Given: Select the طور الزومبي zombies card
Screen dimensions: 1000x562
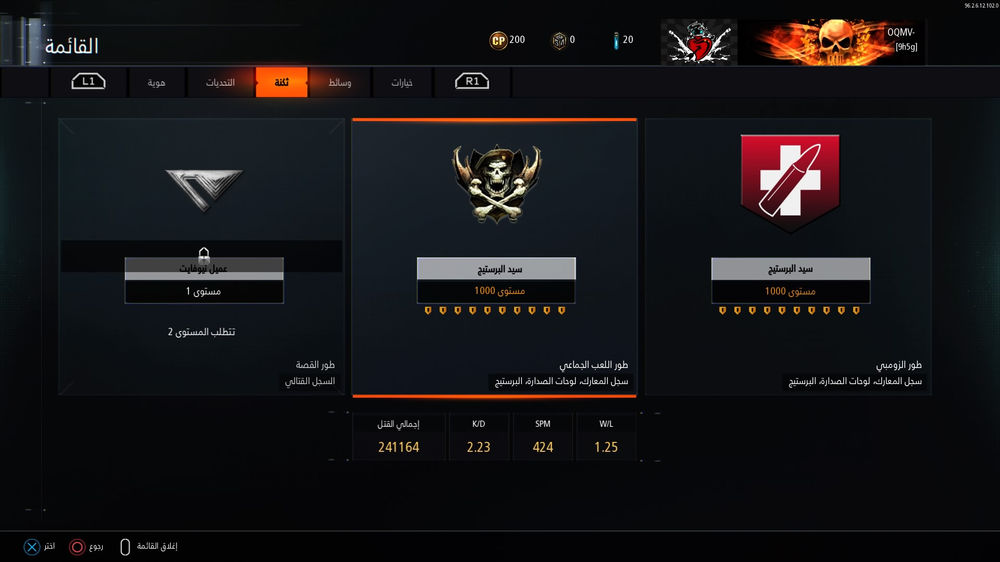Looking at the screenshot, I should (x=789, y=257).
